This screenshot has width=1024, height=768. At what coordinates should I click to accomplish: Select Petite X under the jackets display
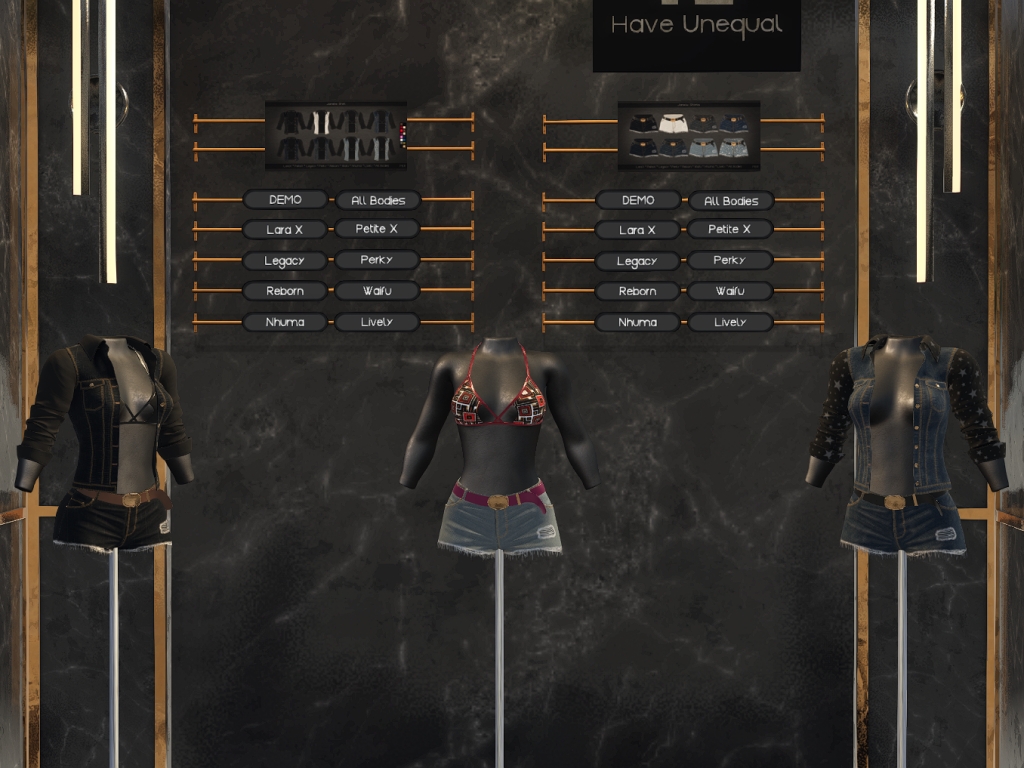coord(377,229)
